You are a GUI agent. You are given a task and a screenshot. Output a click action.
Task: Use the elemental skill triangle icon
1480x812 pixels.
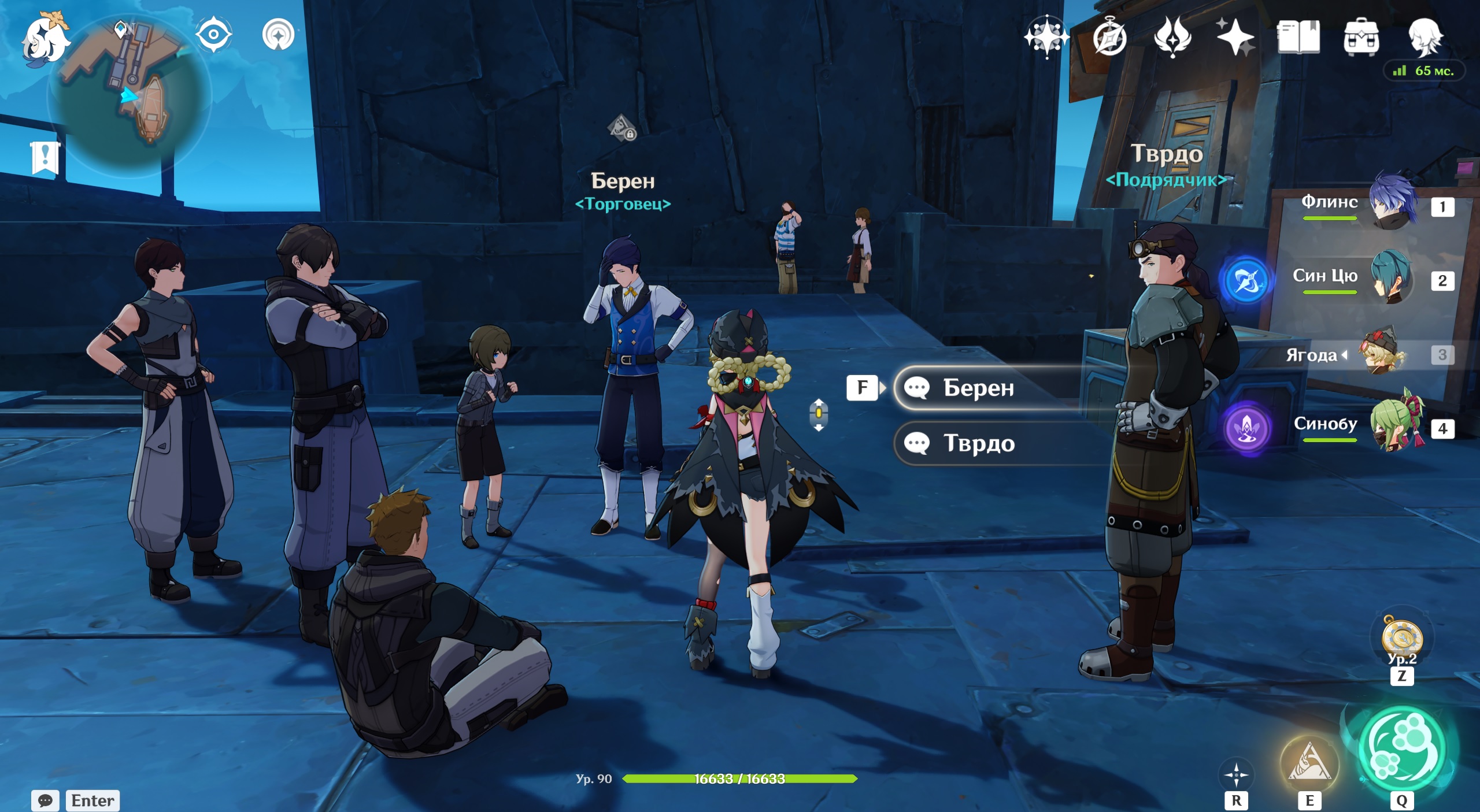click(x=1309, y=764)
